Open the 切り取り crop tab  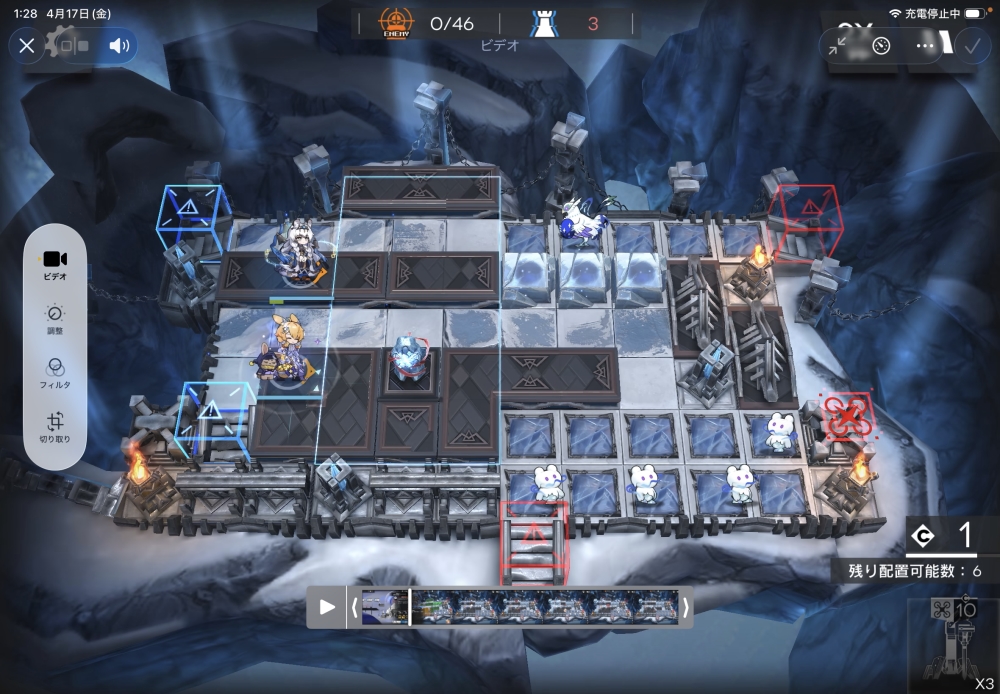pyautogui.click(x=56, y=428)
